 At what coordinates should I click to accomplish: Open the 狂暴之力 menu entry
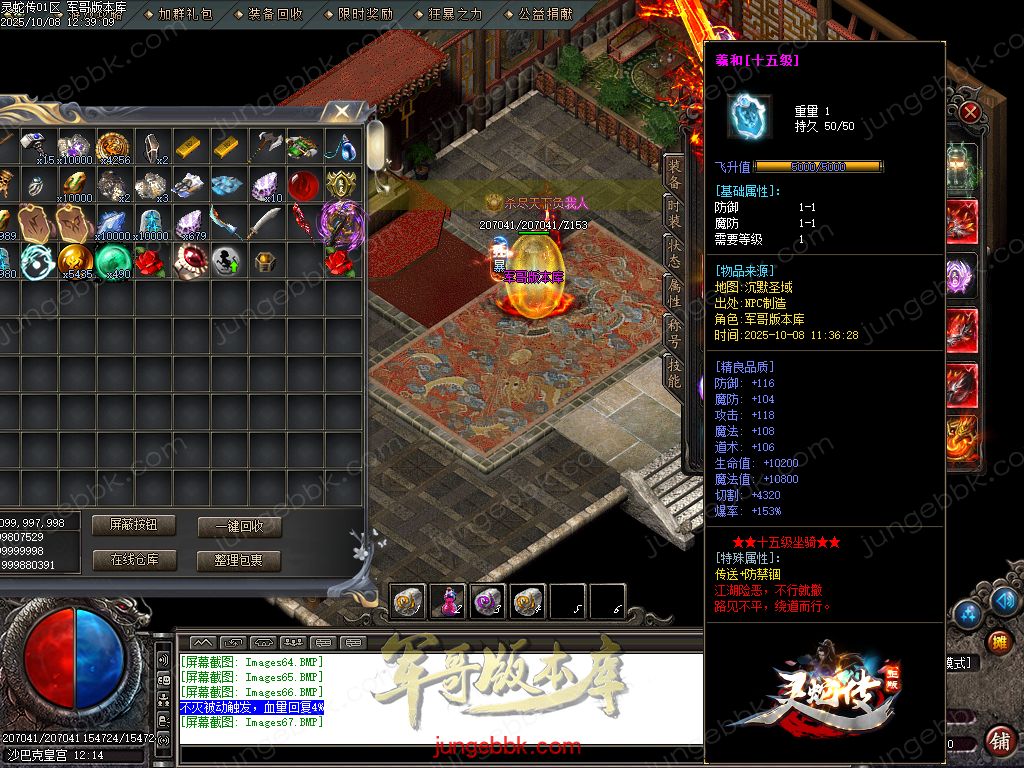[455, 14]
